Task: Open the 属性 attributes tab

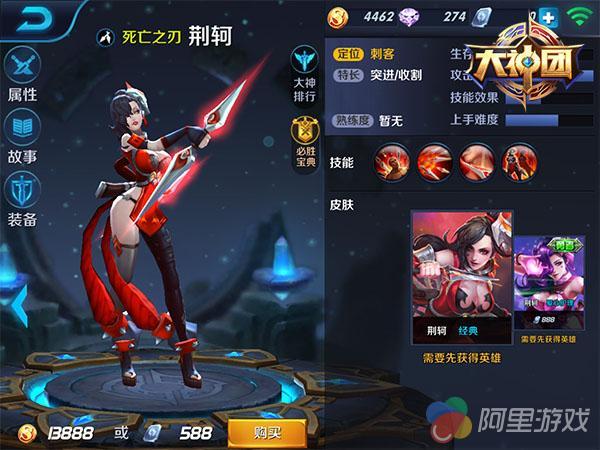Action: pos(22,74)
